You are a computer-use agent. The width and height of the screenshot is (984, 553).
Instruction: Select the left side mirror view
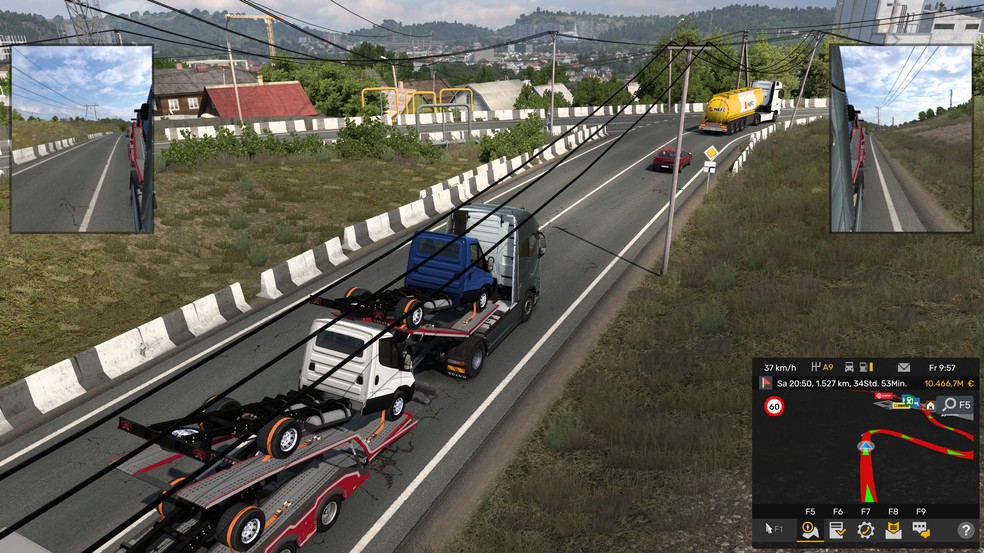click(81, 138)
